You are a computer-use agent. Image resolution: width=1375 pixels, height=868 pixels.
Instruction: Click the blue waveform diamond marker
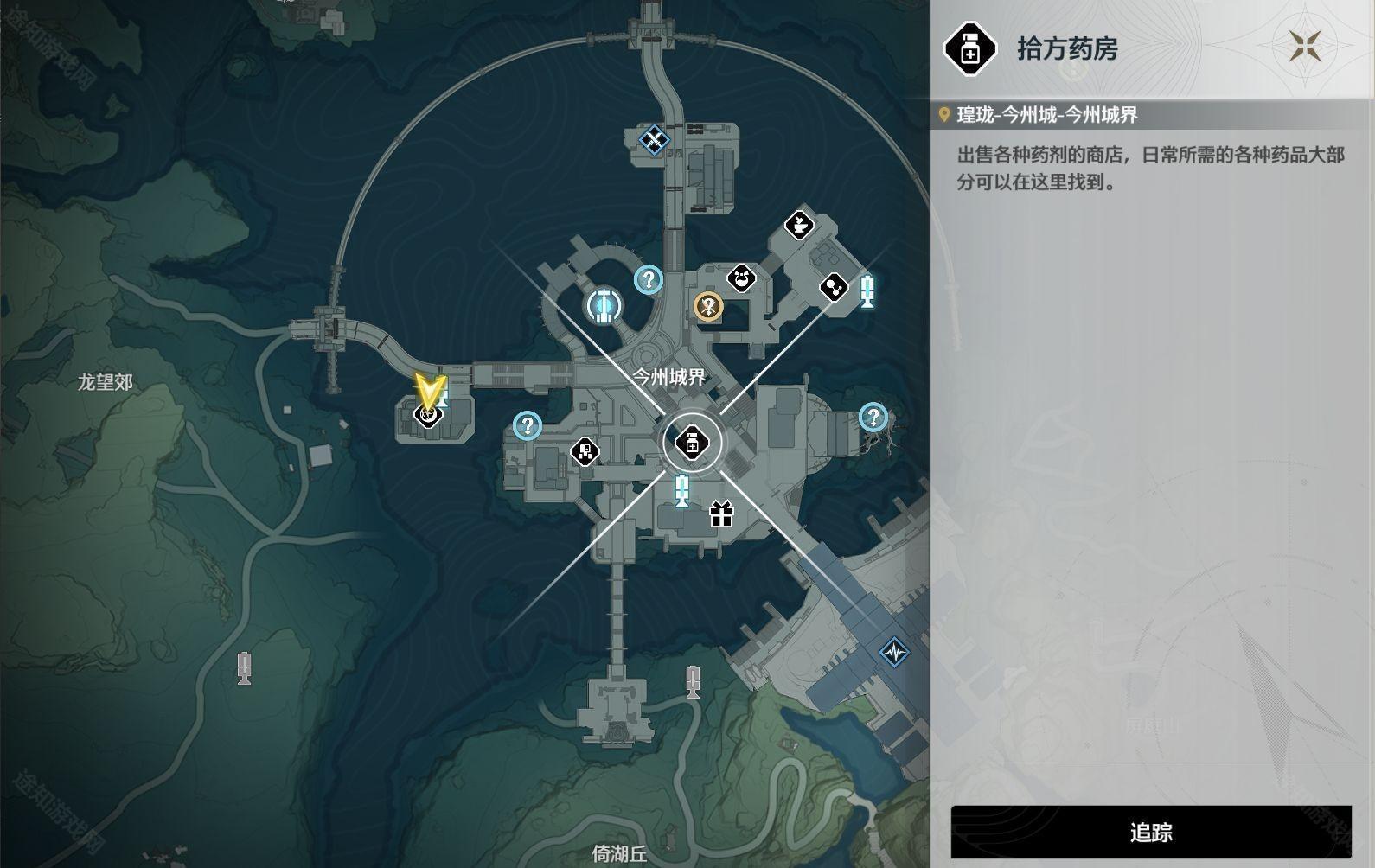pos(894,651)
